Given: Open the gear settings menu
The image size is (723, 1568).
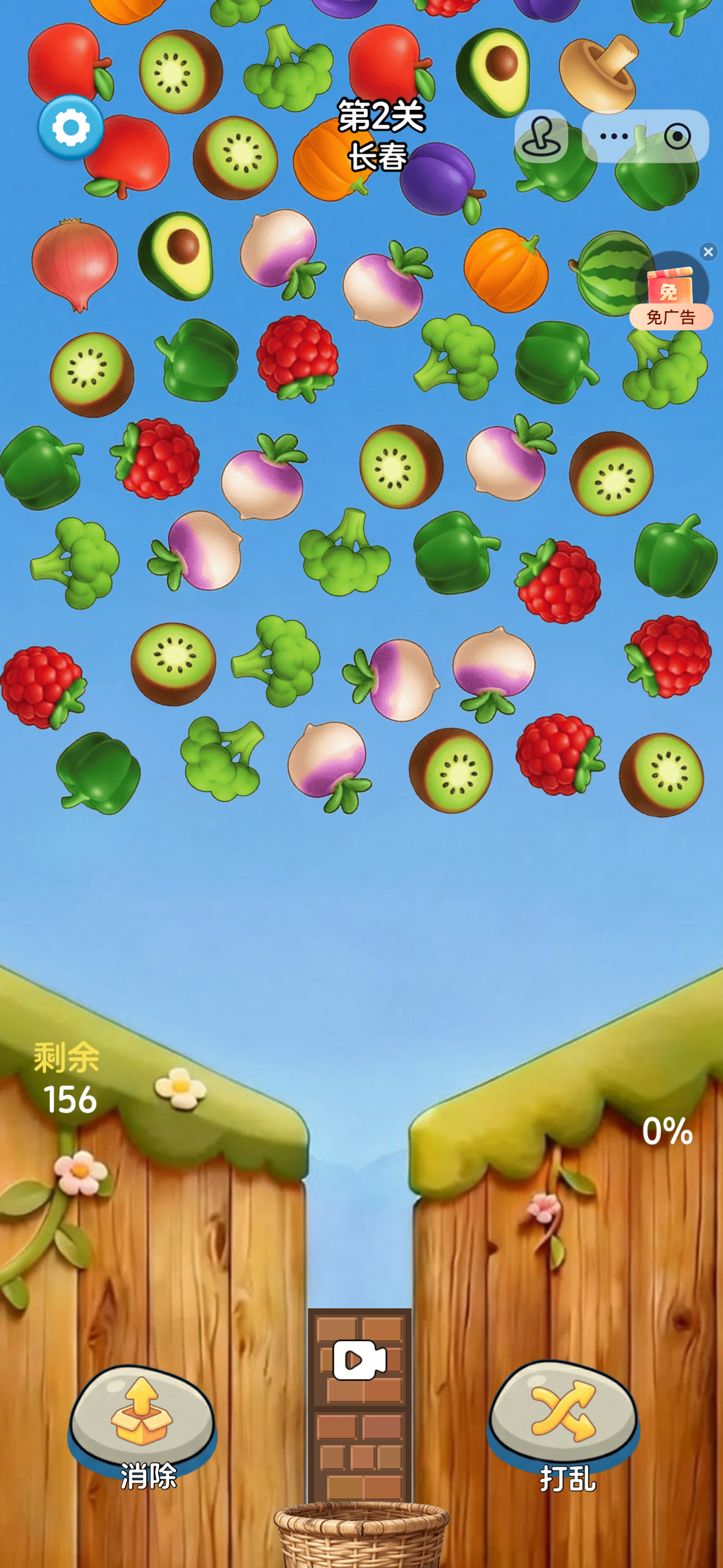Looking at the screenshot, I should tap(71, 128).
